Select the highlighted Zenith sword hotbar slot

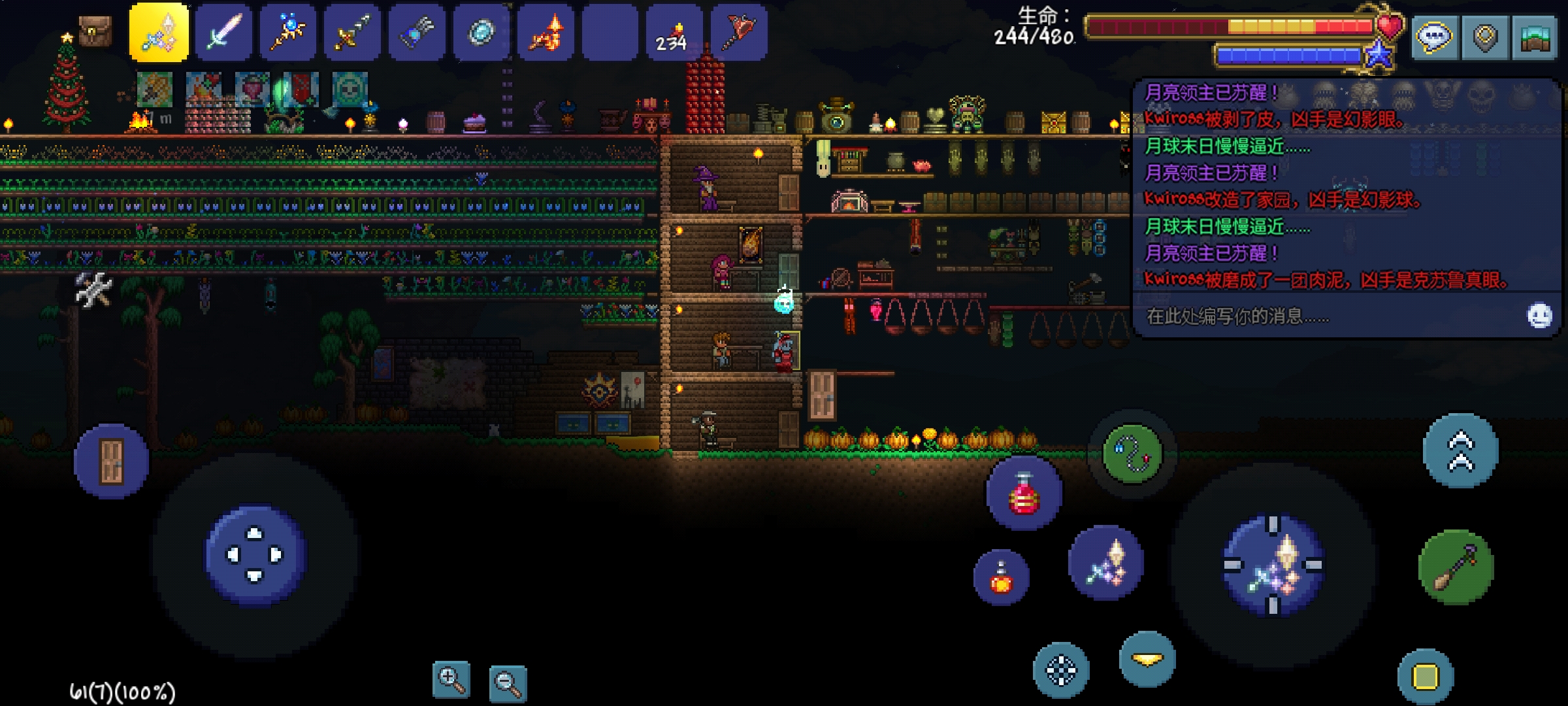point(159,33)
